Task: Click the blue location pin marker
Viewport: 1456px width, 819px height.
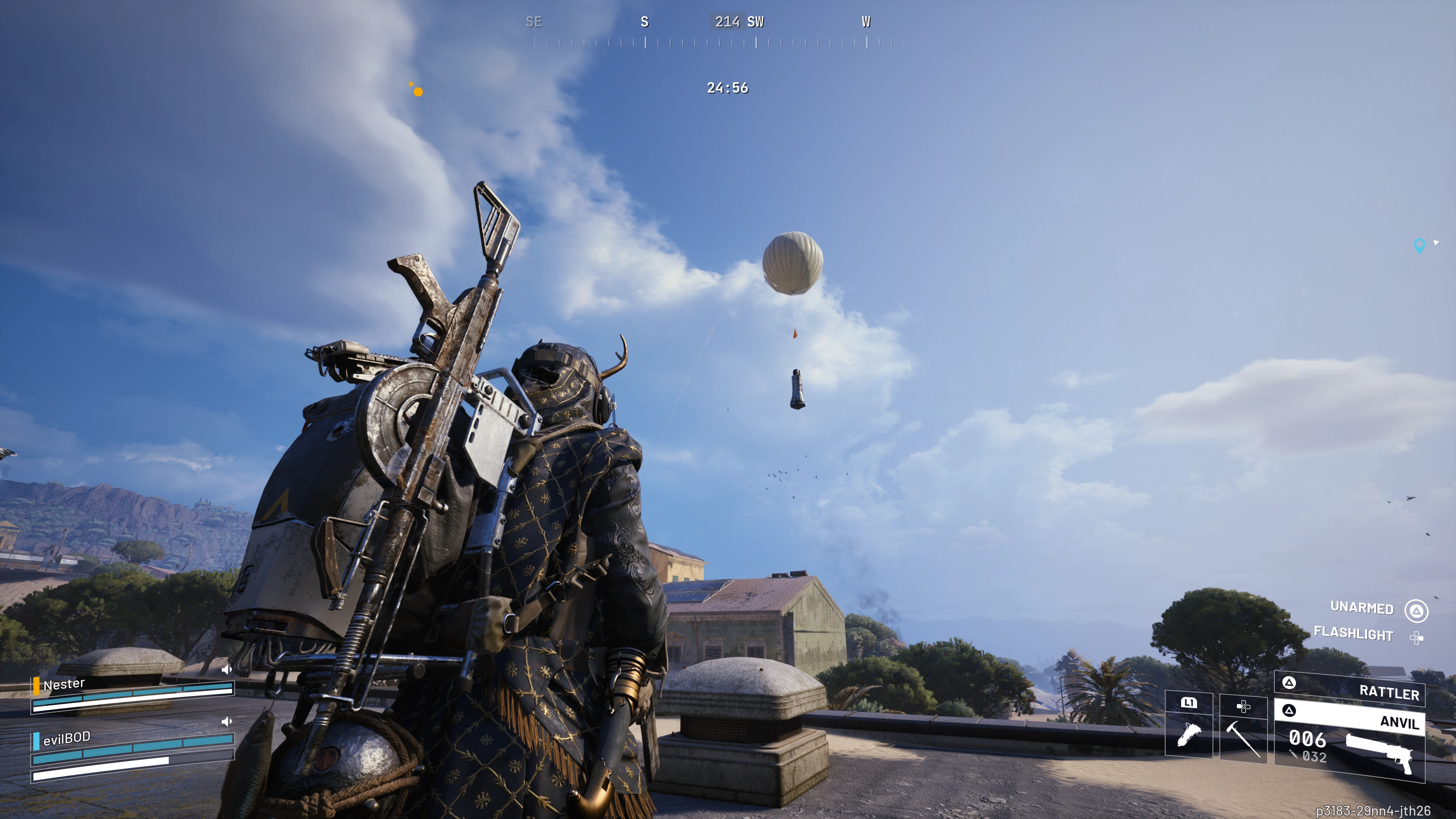Action: 1419,245
